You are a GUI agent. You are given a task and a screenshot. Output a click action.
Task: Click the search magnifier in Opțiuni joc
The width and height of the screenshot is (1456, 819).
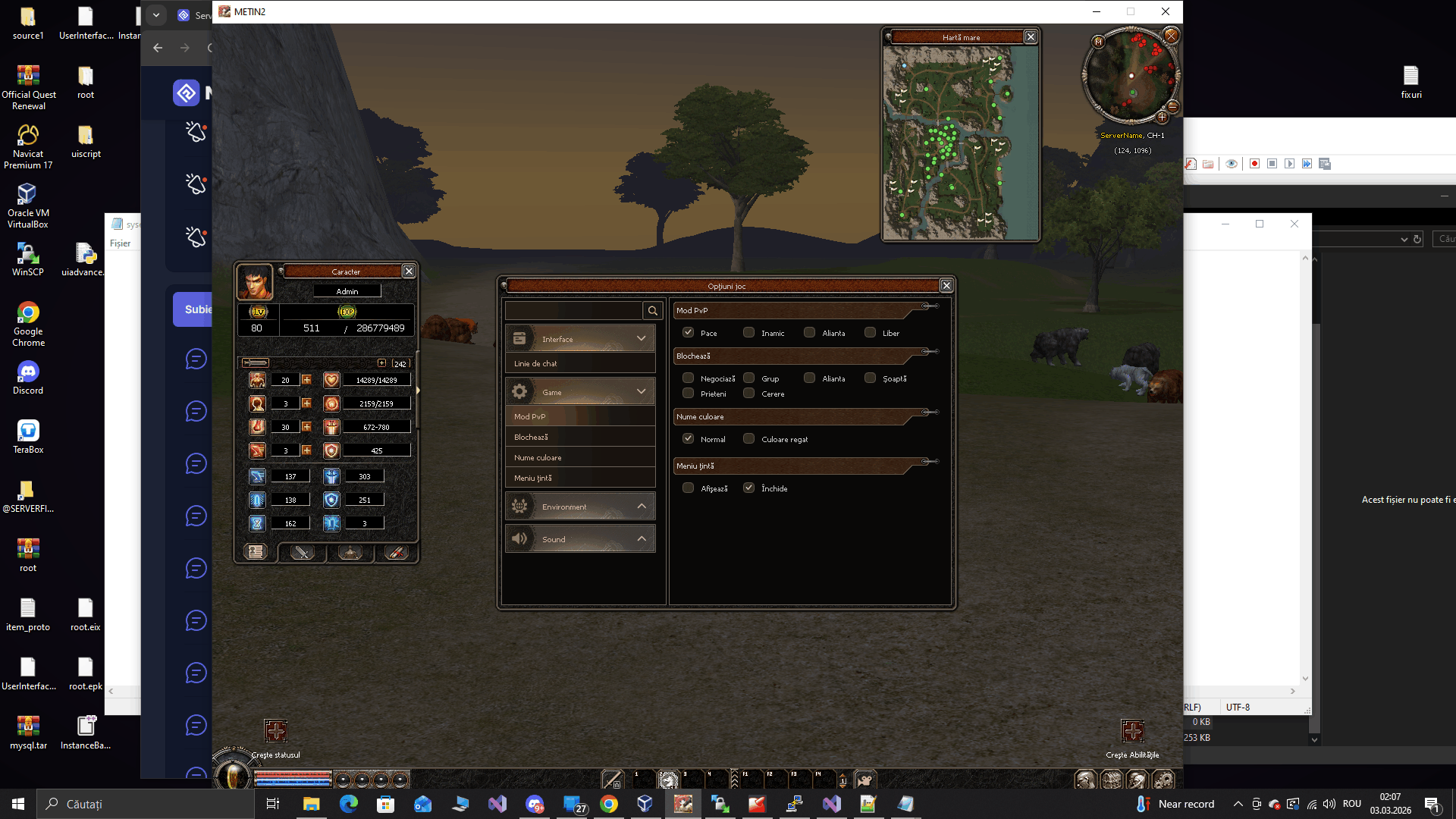[653, 310]
